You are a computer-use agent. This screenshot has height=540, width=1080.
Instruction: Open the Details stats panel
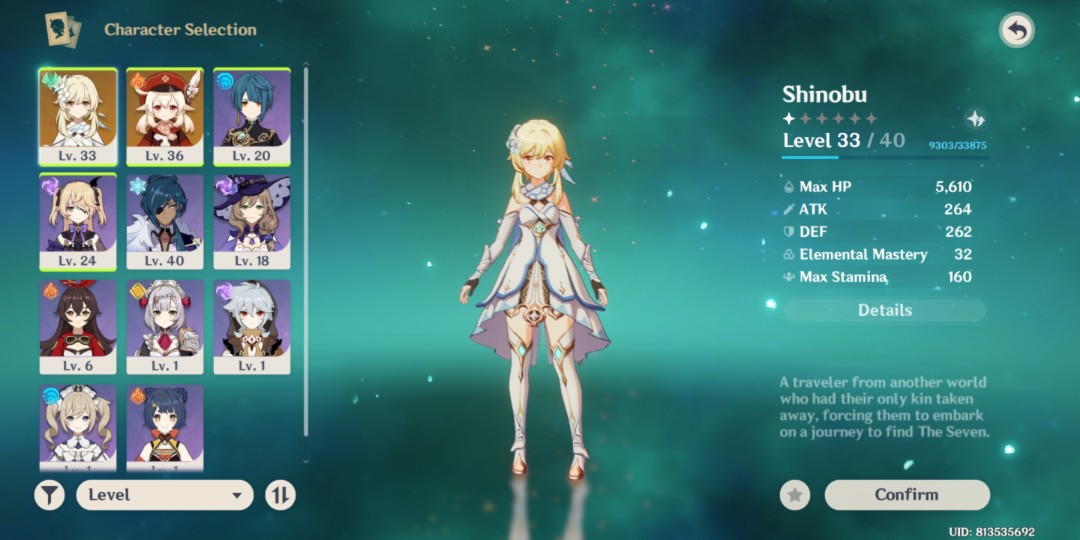click(x=884, y=310)
